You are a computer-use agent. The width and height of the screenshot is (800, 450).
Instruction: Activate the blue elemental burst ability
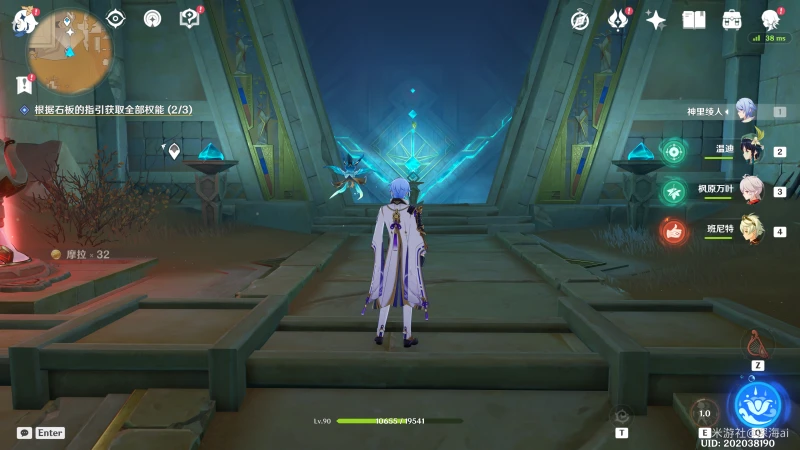[x=757, y=405]
